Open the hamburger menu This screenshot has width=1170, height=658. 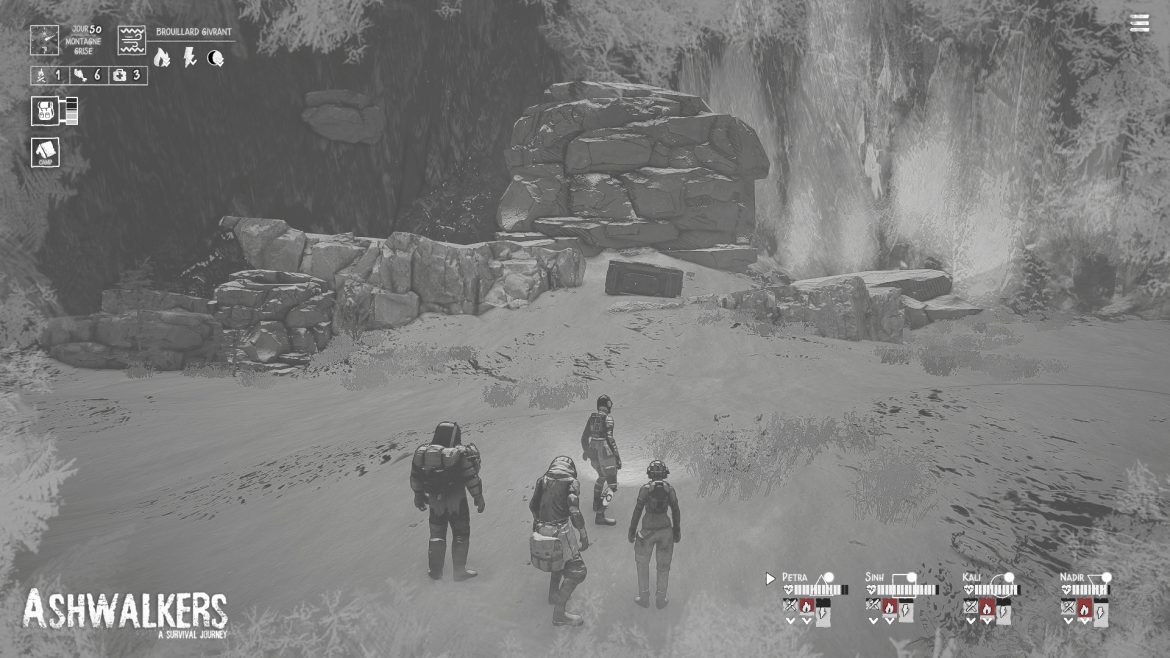pyautogui.click(x=1139, y=24)
